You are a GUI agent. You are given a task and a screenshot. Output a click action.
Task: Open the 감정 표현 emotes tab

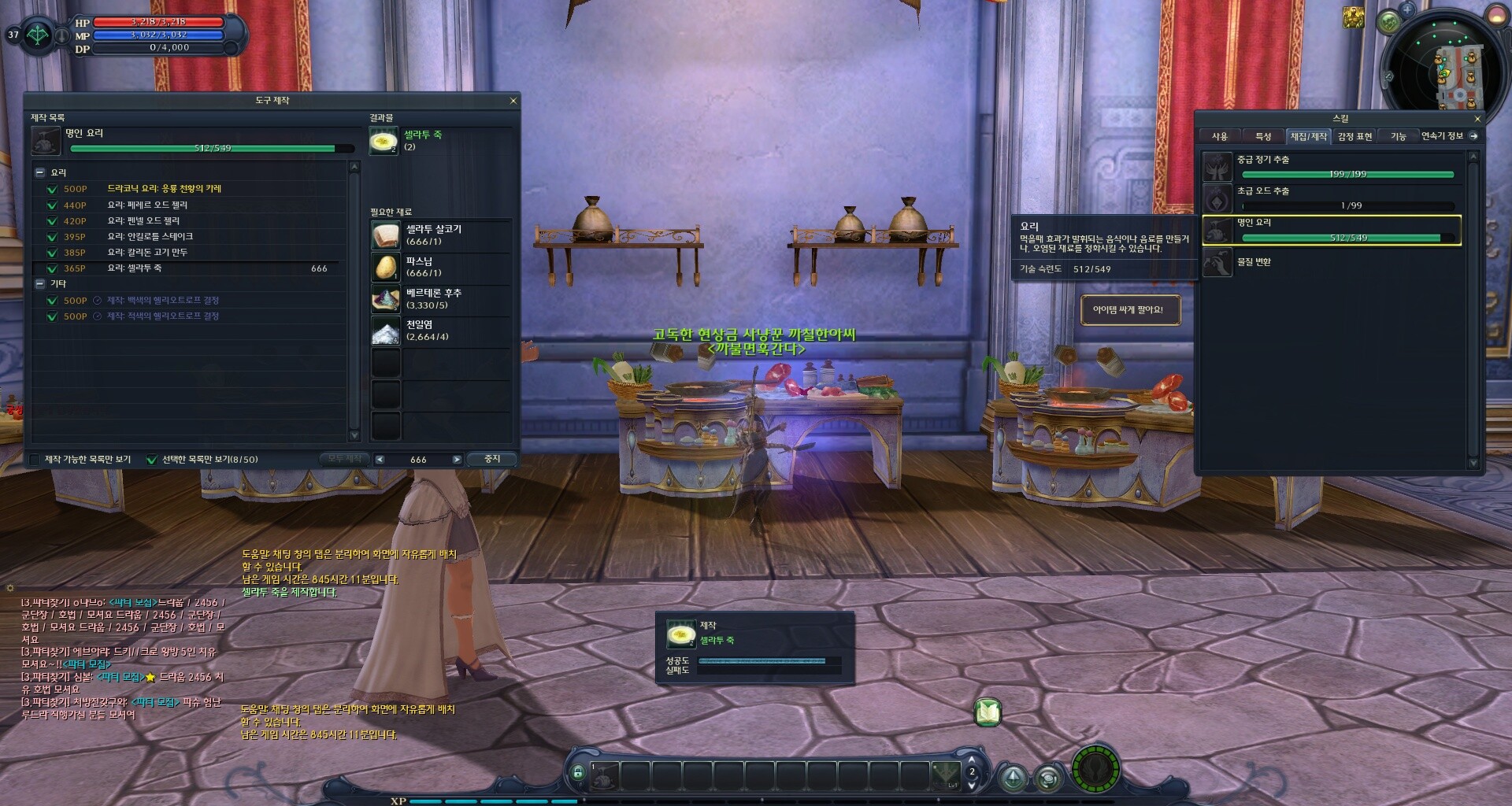tap(1354, 136)
